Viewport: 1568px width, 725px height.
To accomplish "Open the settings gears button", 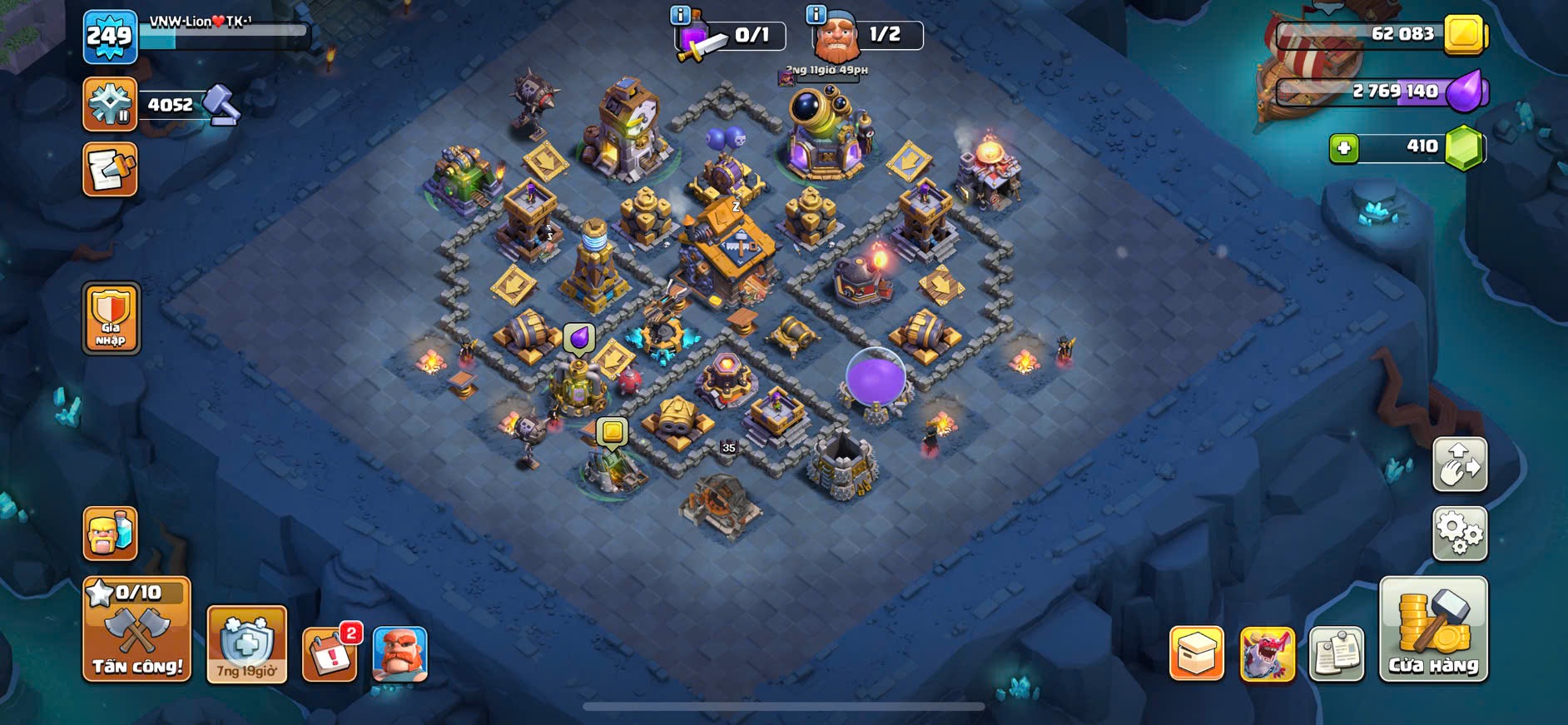I will pos(1459,533).
